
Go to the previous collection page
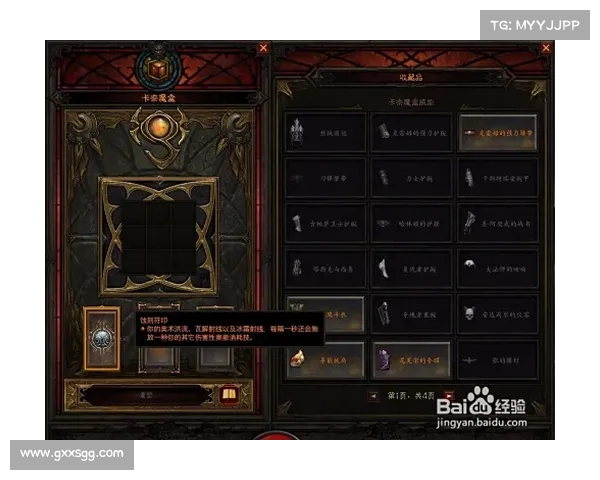click(x=374, y=396)
